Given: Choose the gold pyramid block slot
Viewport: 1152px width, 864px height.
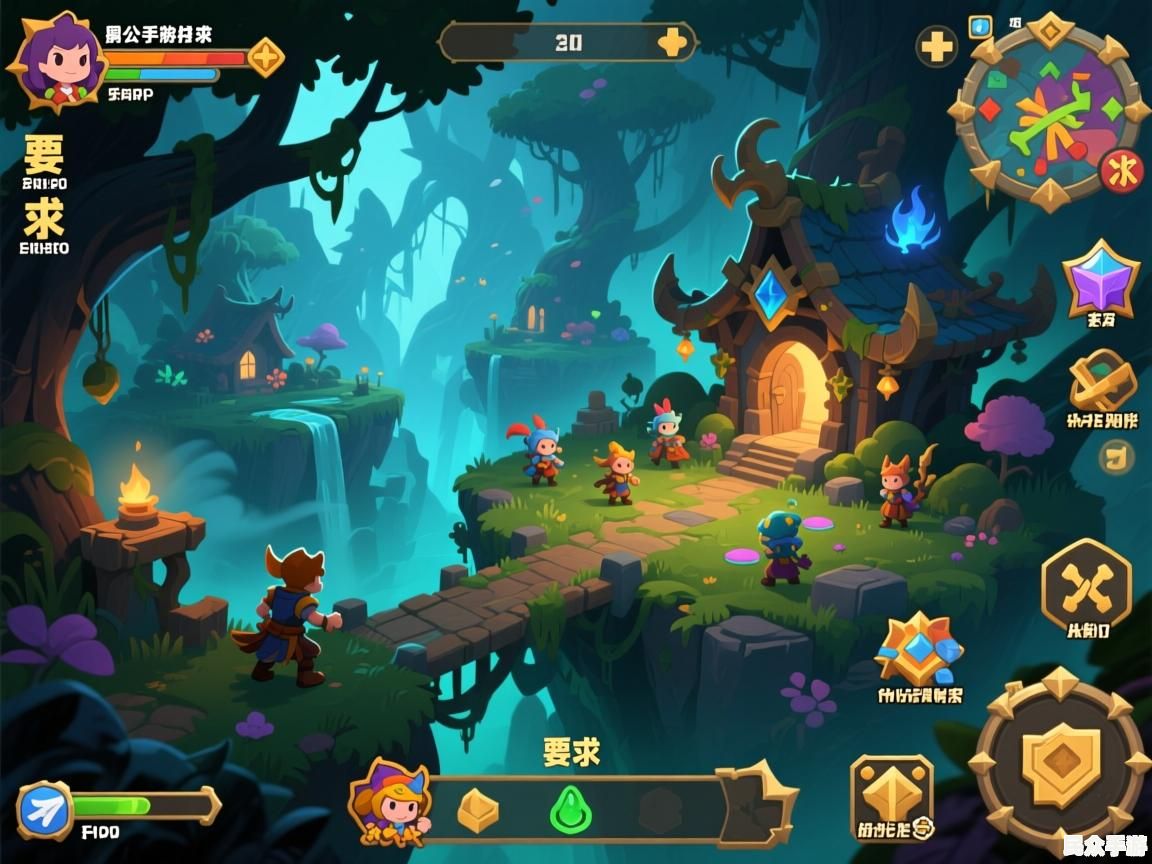Looking at the screenshot, I should 478,808.
